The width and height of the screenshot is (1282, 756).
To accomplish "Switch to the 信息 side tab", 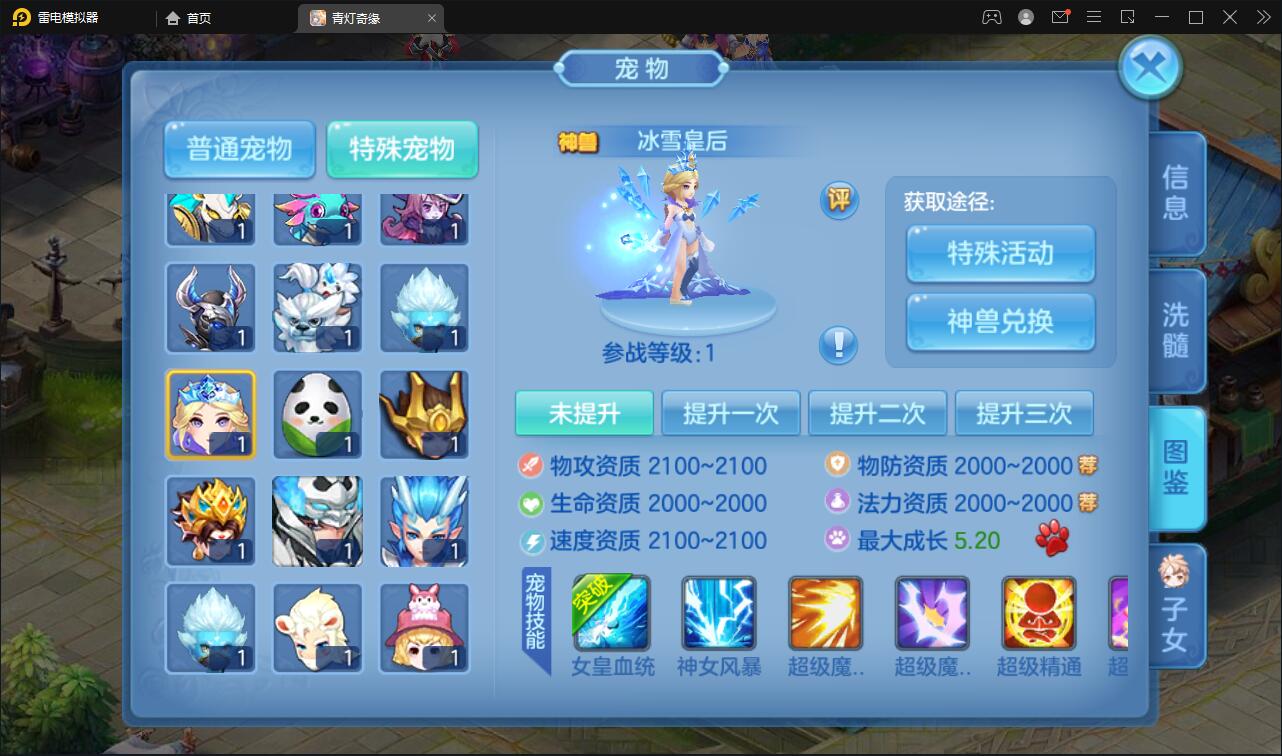I will pyautogui.click(x=1175, y=193).
